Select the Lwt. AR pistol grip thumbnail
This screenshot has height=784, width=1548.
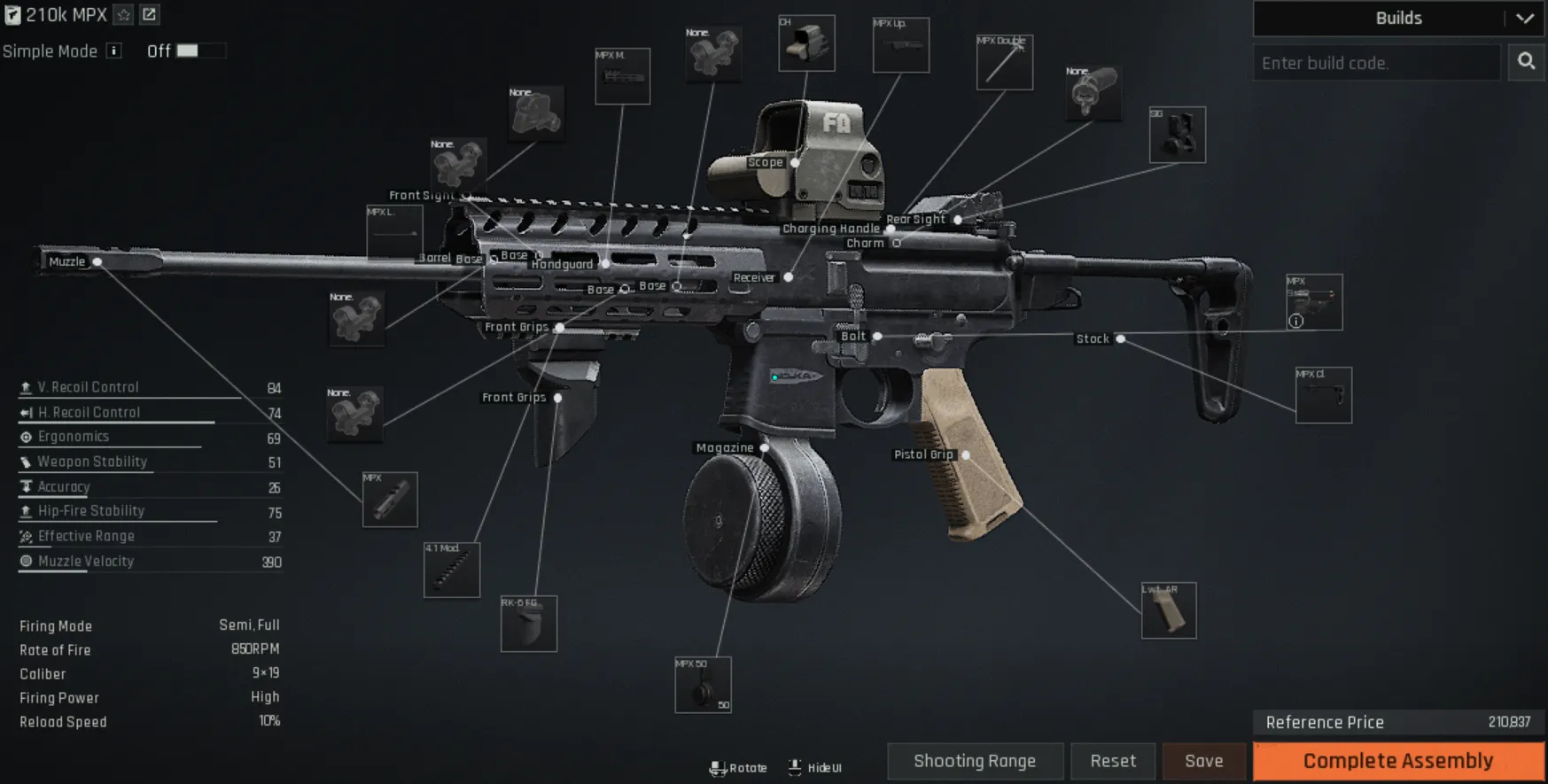(1169, 609)
